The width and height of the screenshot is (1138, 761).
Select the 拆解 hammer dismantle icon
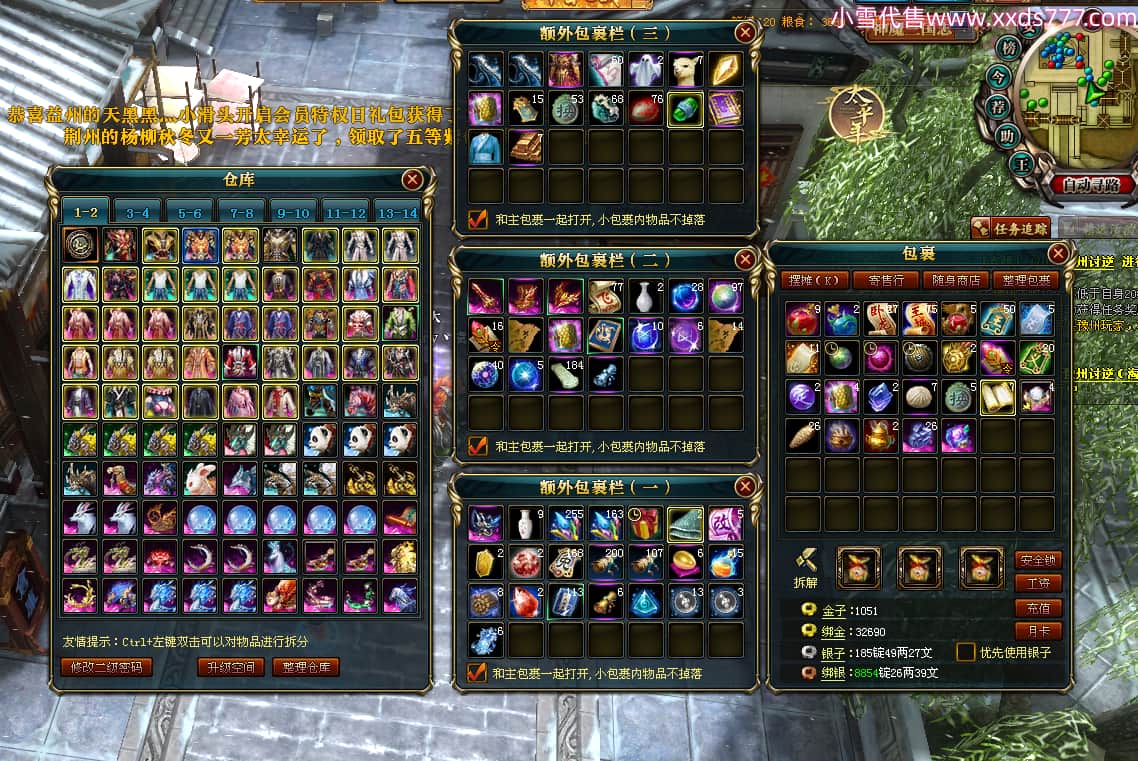pos(808,563)
